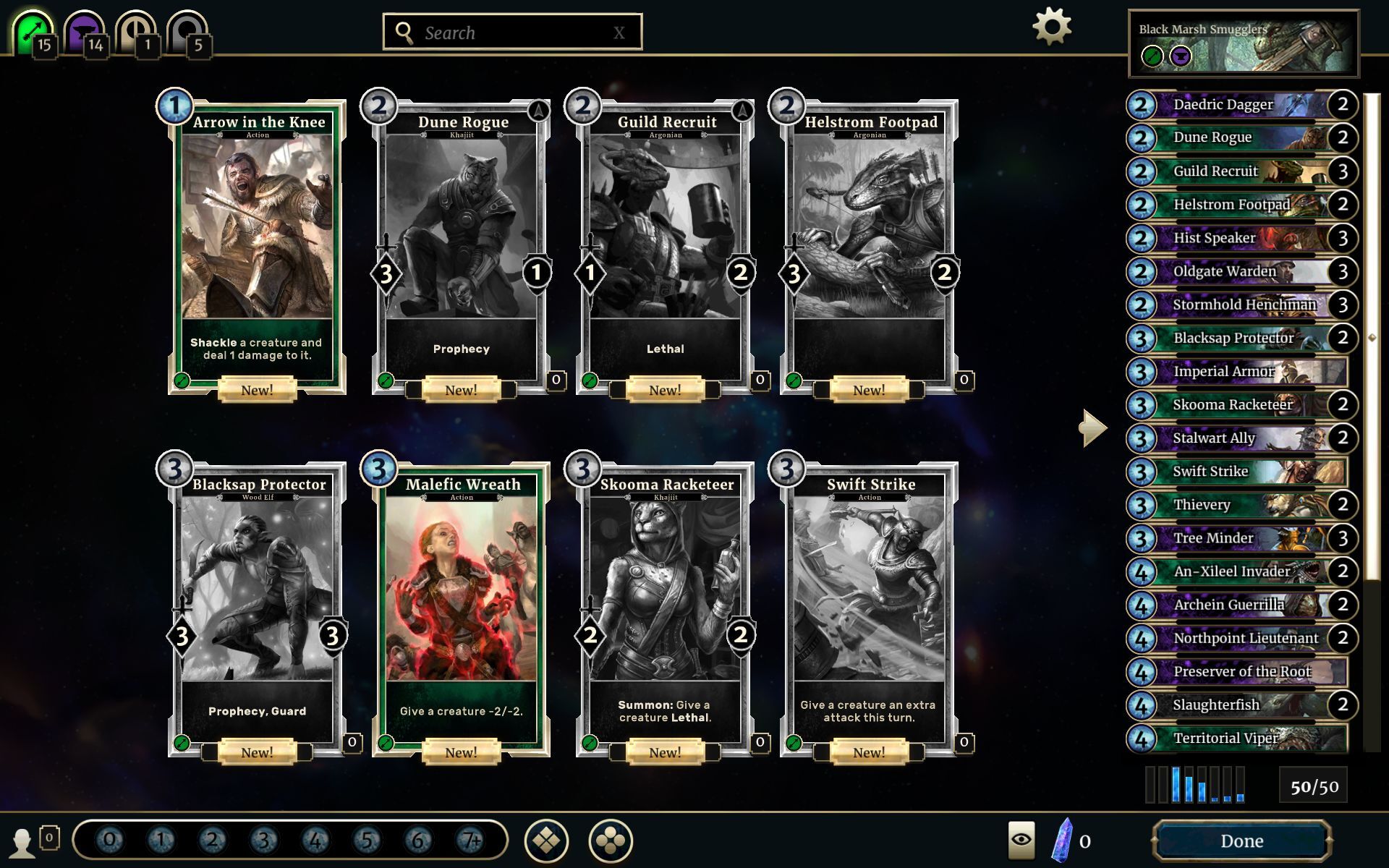
Task: Click the magnifying glass search icon
Action: tap(403, 32)
